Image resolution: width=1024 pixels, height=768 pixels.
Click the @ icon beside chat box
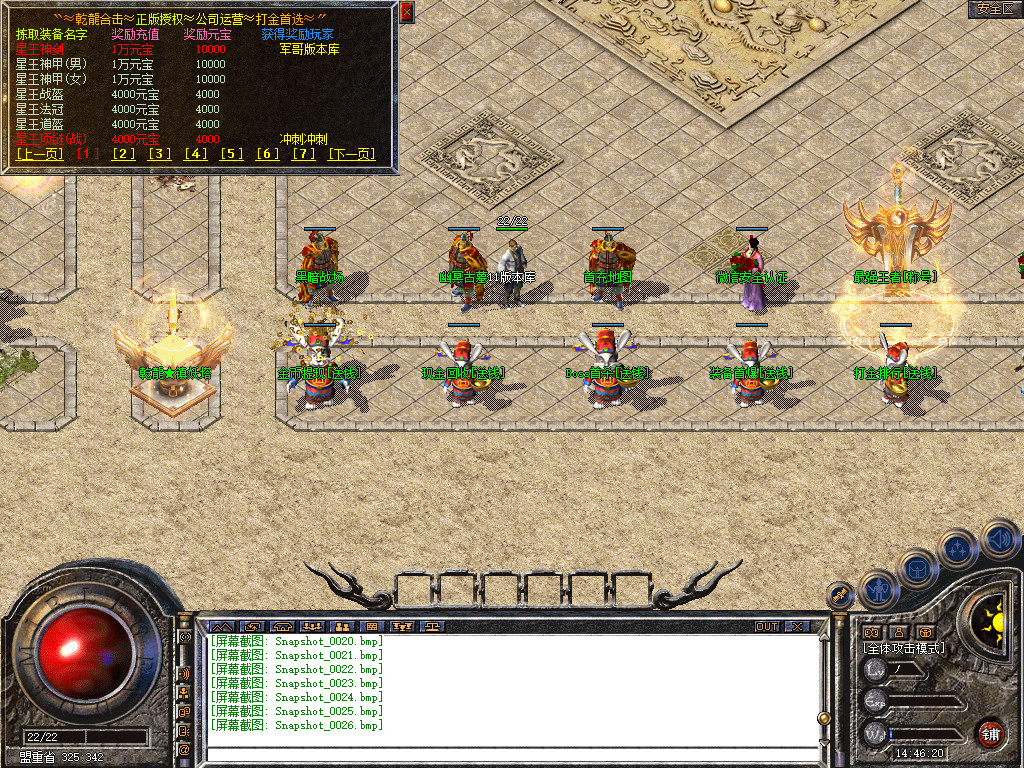click(x=185, y=748)
